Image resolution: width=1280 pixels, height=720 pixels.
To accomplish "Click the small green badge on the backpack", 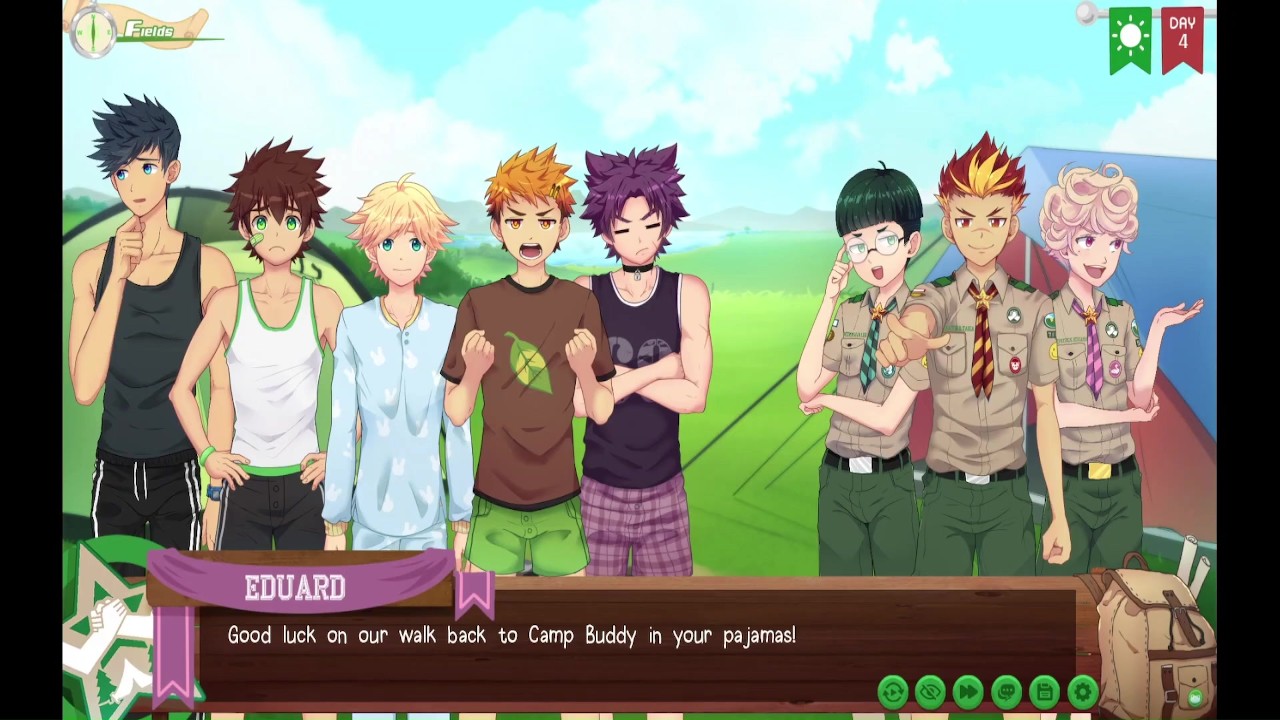I will (x=1195, y=697).
